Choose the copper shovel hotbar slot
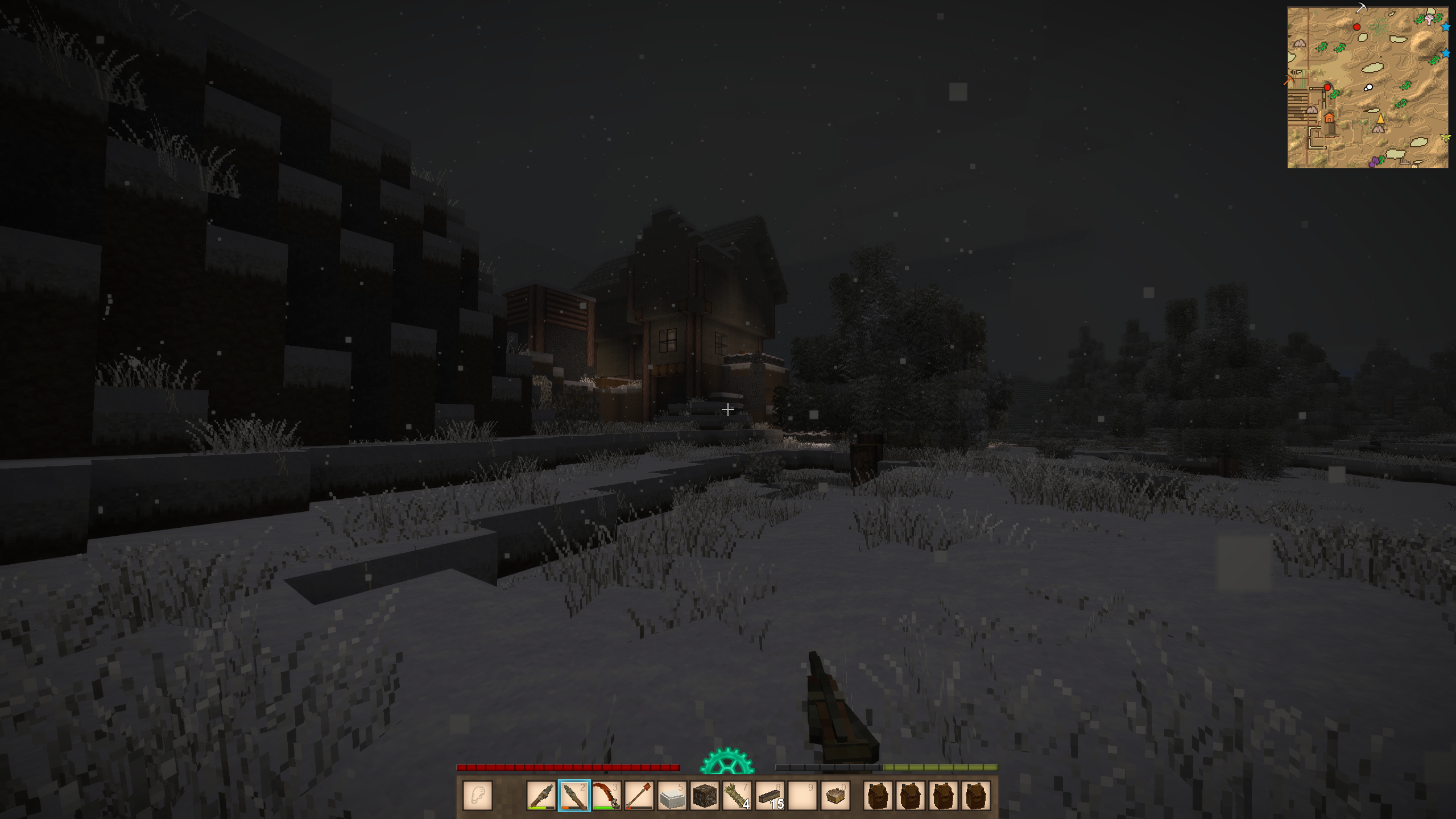1456x819 pixels. point(639,795)
